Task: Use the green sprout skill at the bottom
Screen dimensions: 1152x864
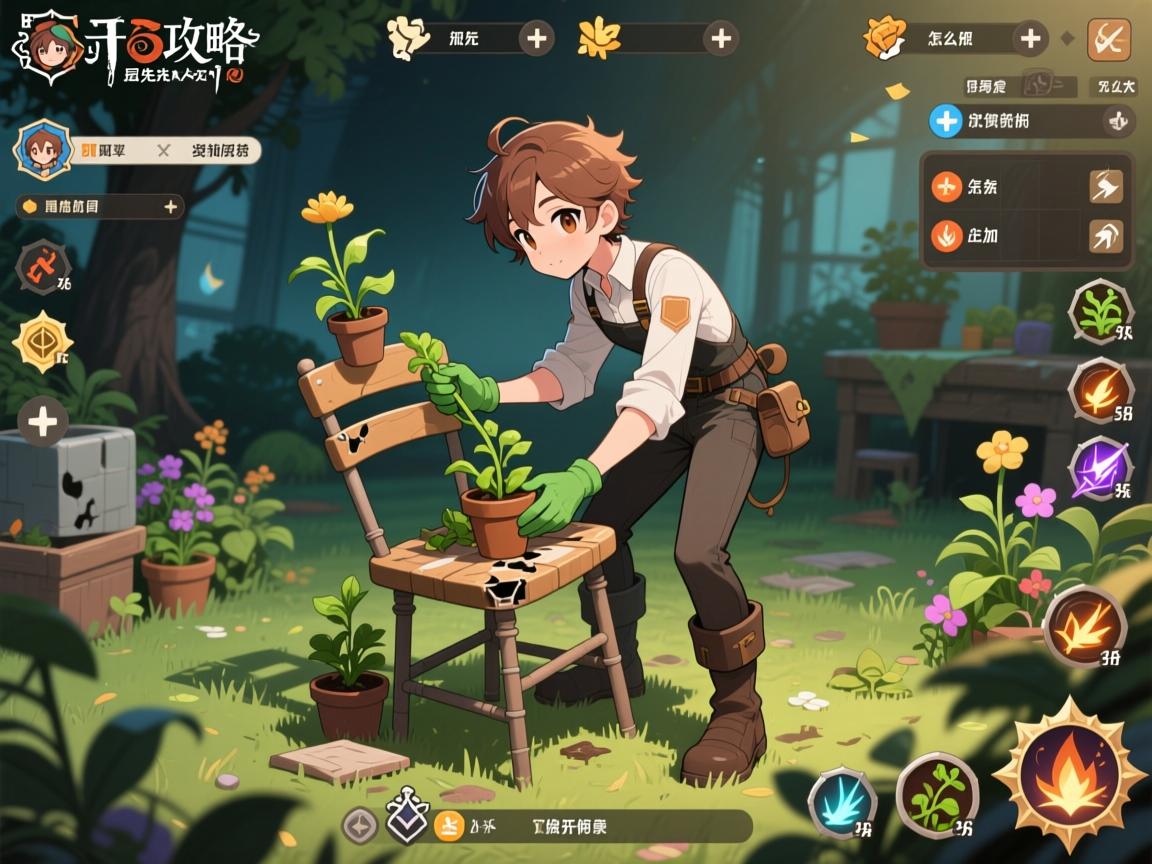Action: coord(937,795)
